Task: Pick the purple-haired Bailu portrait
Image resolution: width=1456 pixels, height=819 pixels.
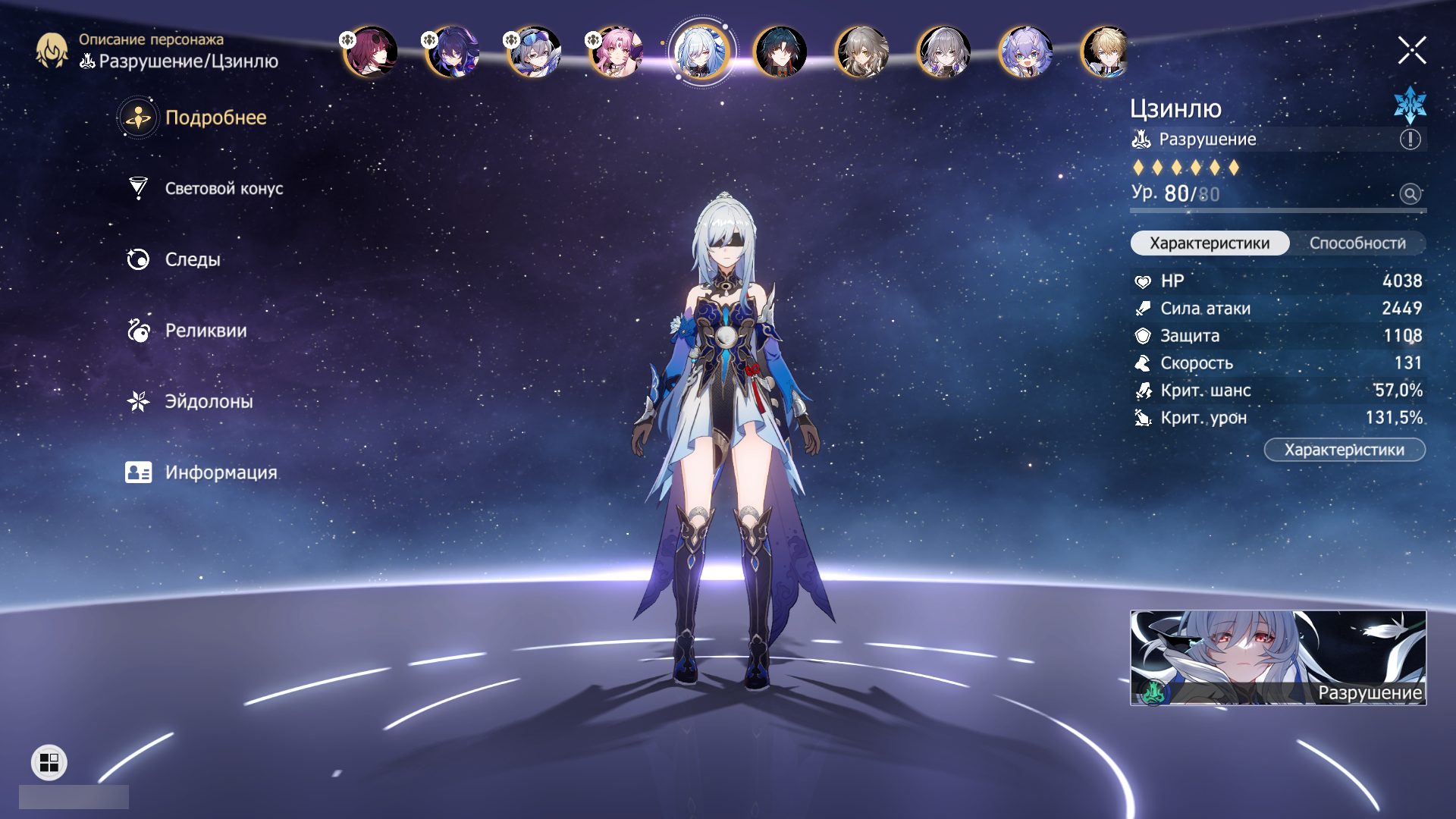Action: tap(1025, 52)
